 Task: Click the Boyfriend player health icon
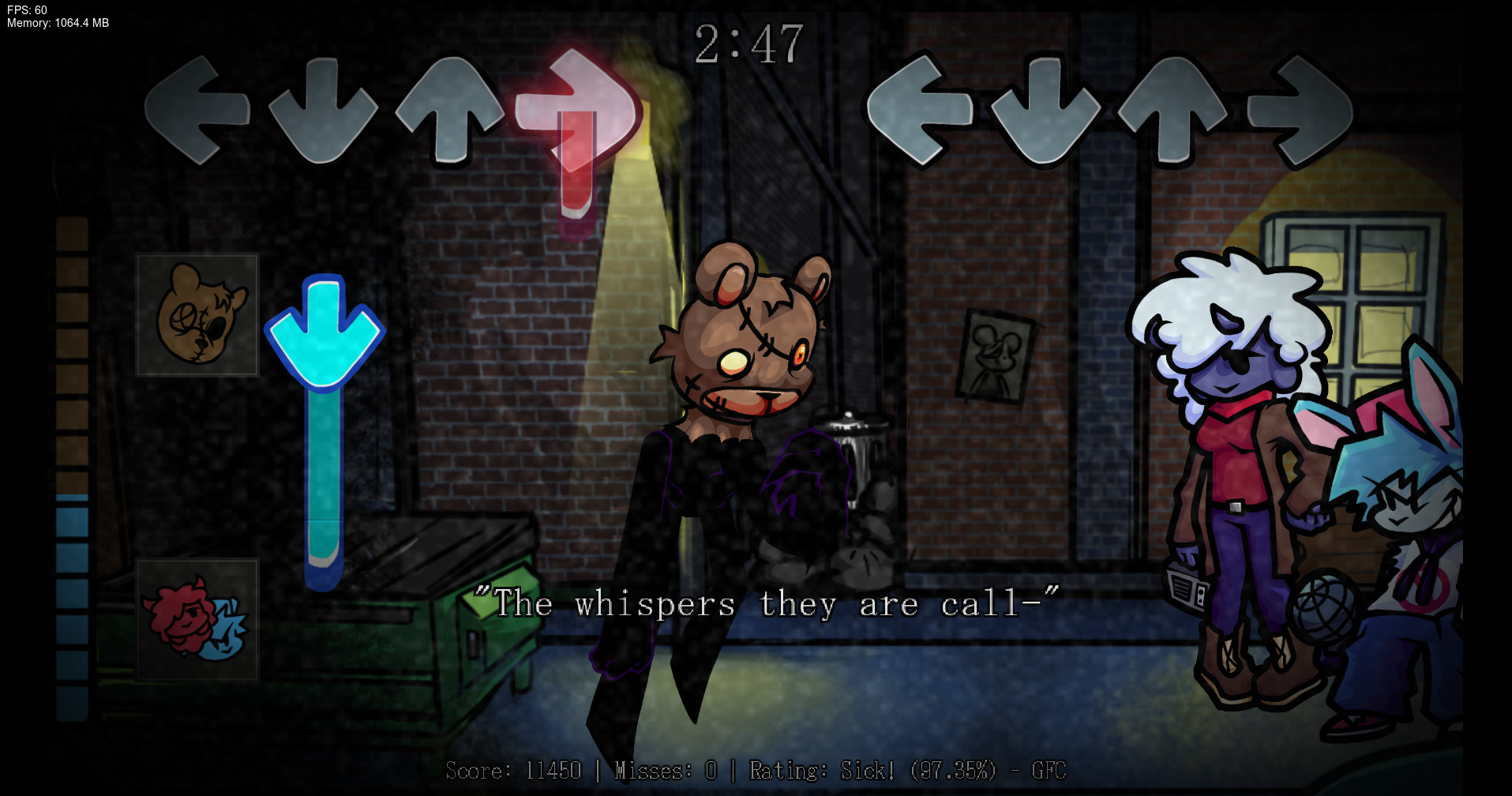(x=197, y=620)
